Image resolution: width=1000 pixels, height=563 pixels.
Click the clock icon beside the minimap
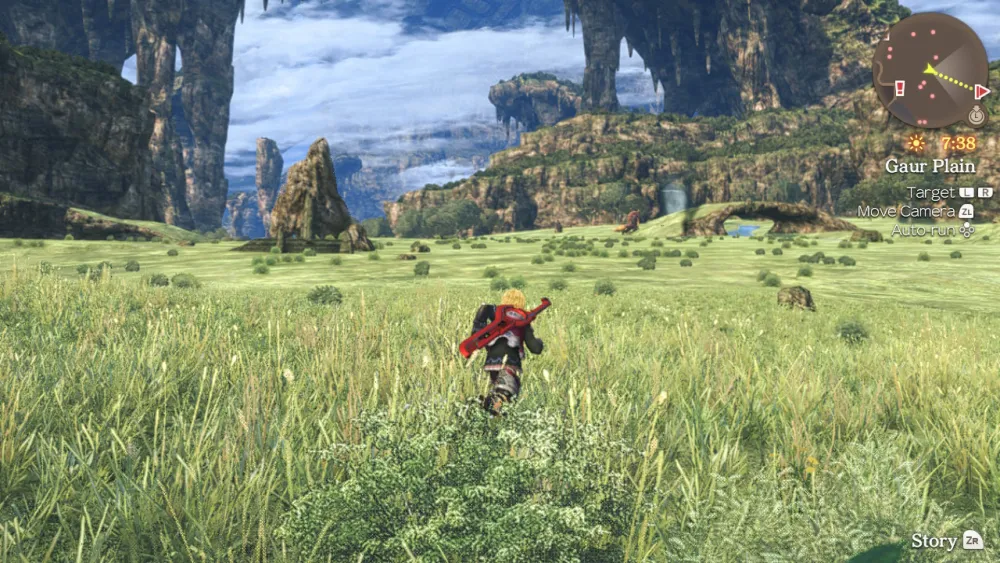[x=977, y=115]
